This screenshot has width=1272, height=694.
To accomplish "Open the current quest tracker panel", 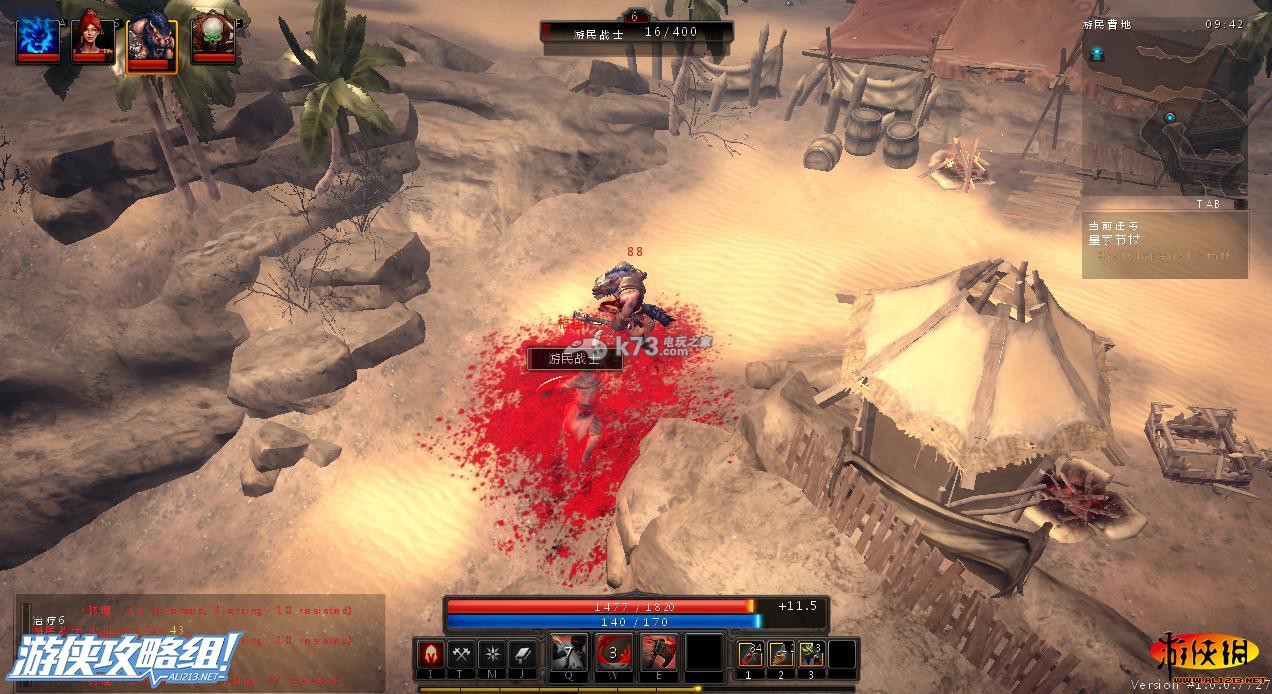I will 1165,243.
